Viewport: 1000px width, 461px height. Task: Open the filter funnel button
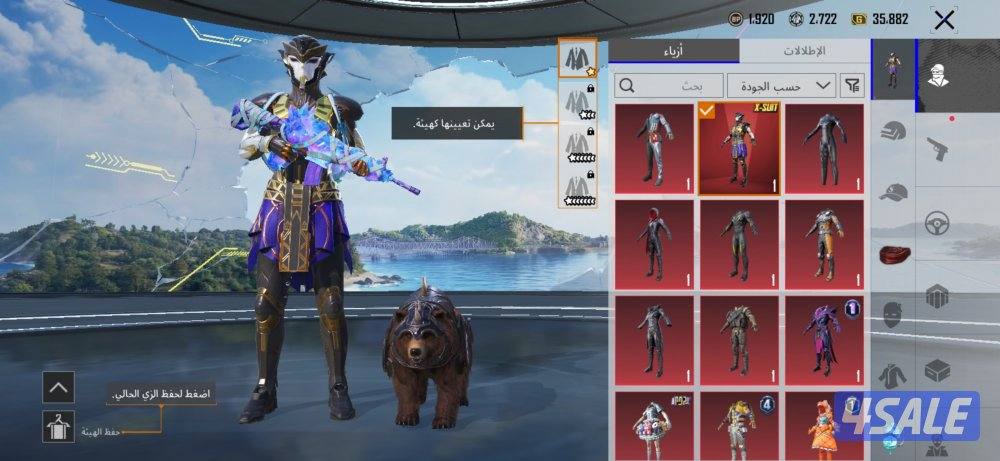click(853, 85)
